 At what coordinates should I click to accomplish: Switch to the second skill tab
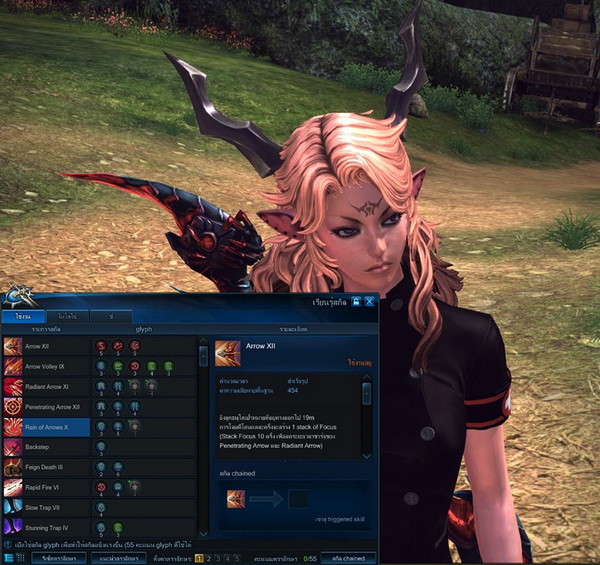pos(68,316)
